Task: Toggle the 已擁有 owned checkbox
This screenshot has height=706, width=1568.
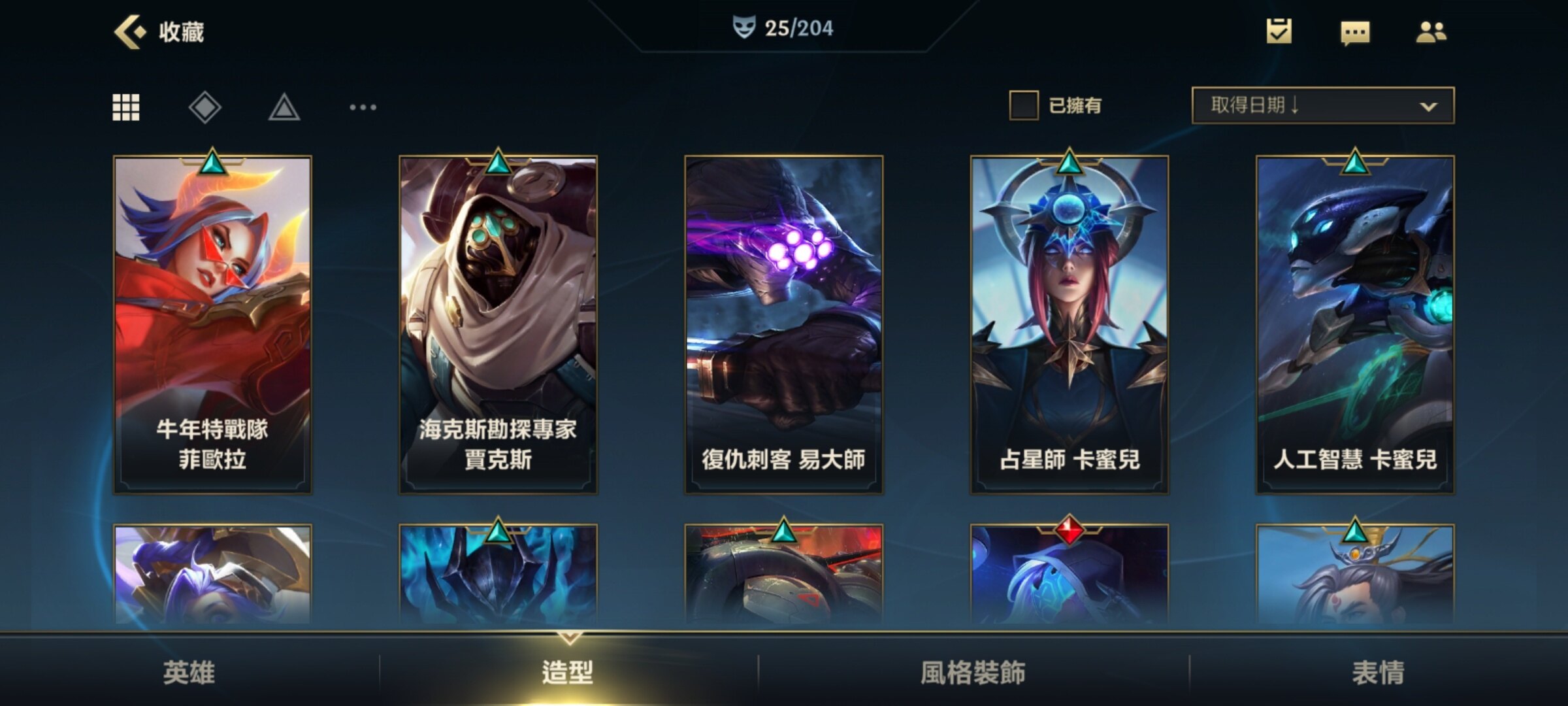Action: tap(1024, 105)
